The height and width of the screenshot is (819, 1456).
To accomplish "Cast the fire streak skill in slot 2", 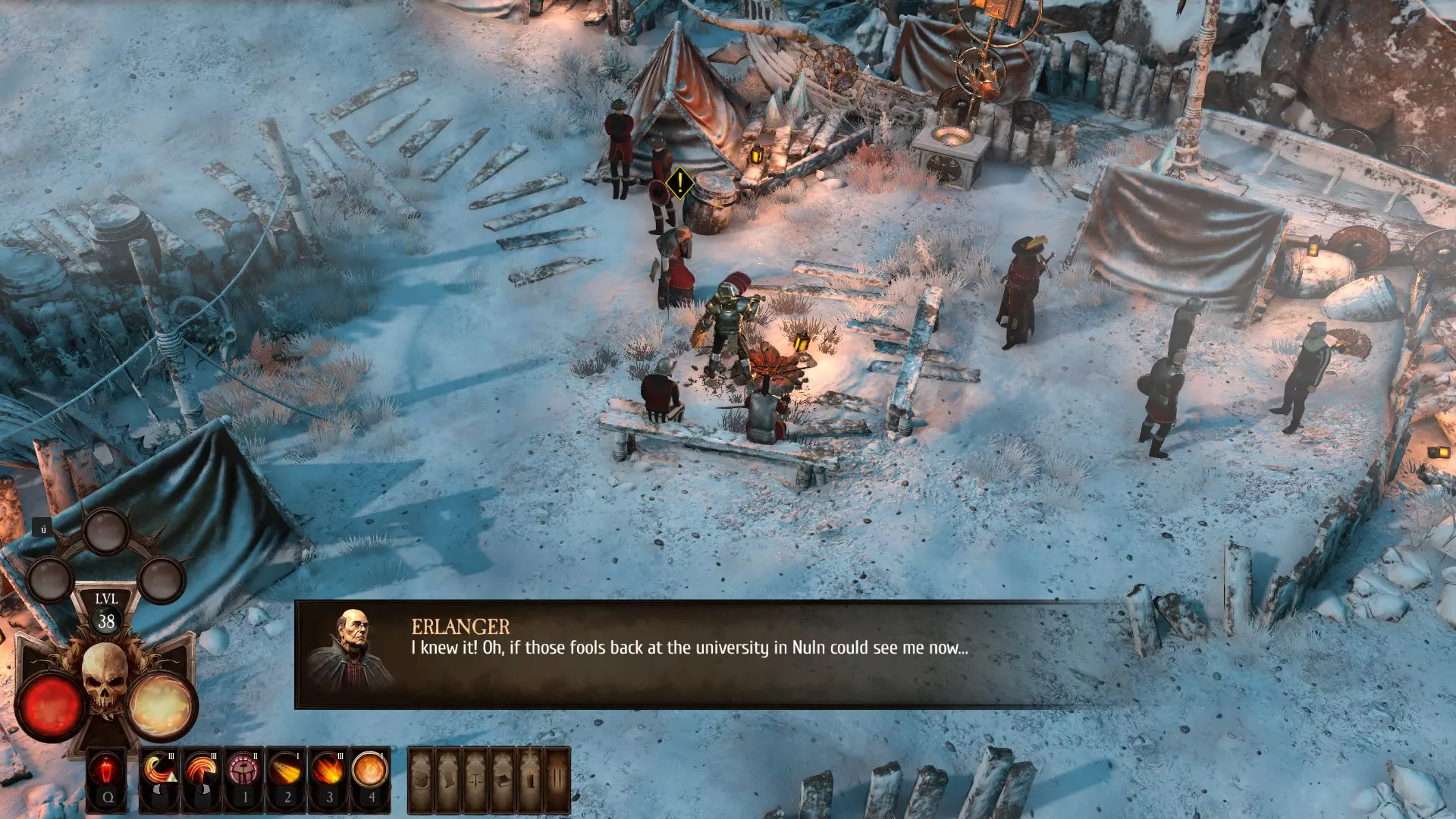I will coord(287,772).
